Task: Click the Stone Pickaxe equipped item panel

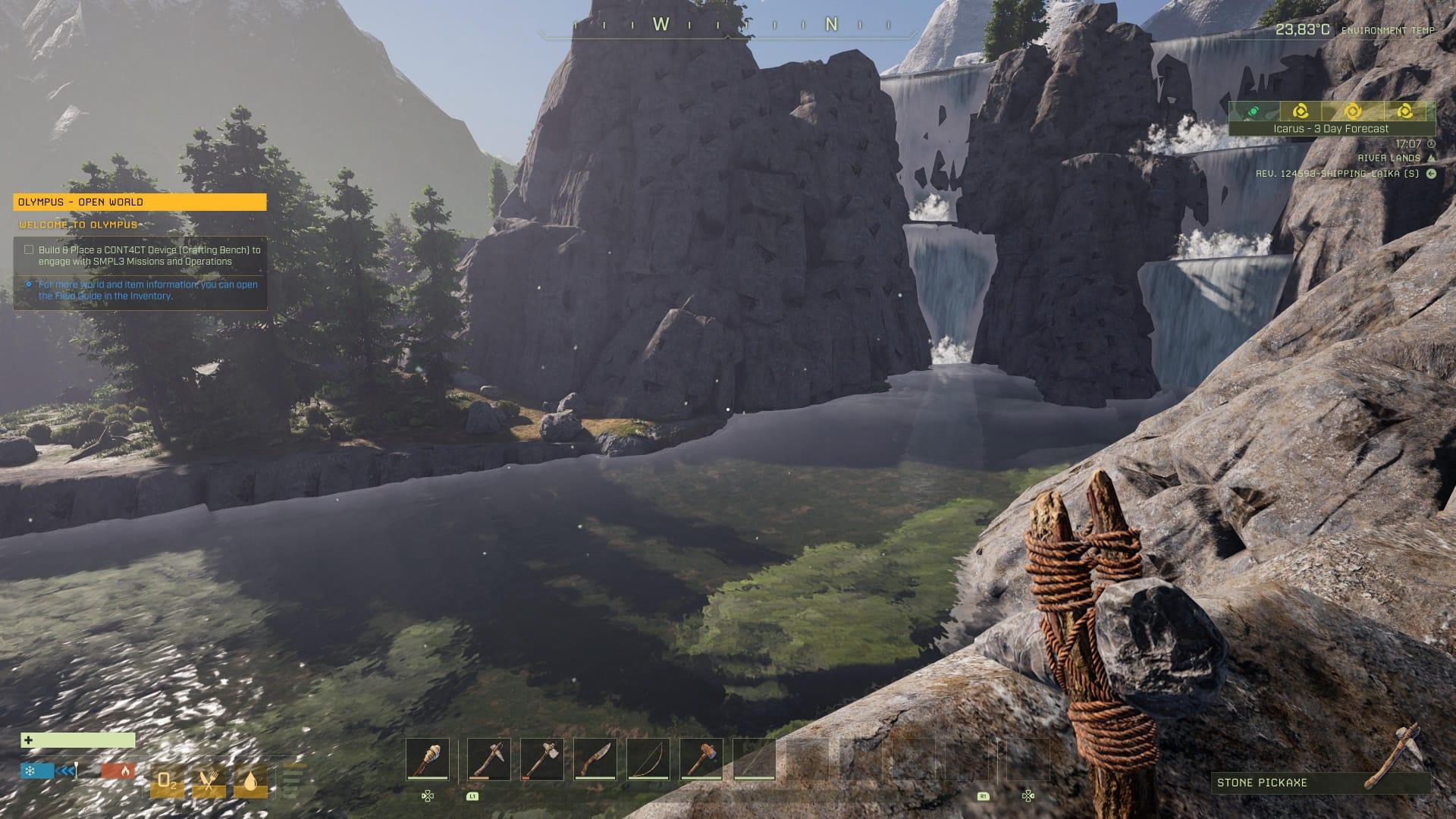Action: 1318,782
